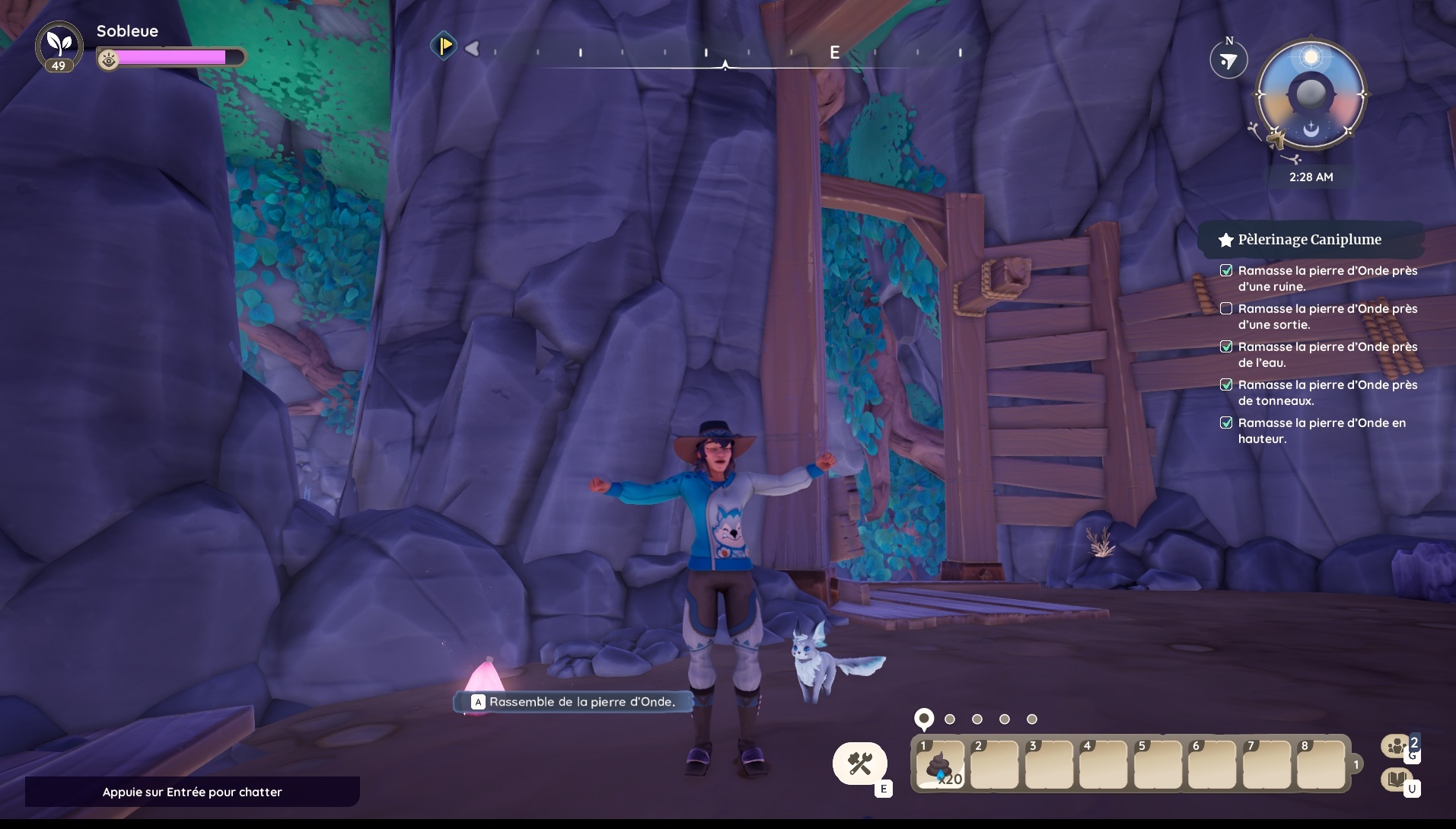Click the north-pointing compass arrow icon
Image resolution: width=1456 pixels, height=829 pixels.
click(x=1228, y=61)
